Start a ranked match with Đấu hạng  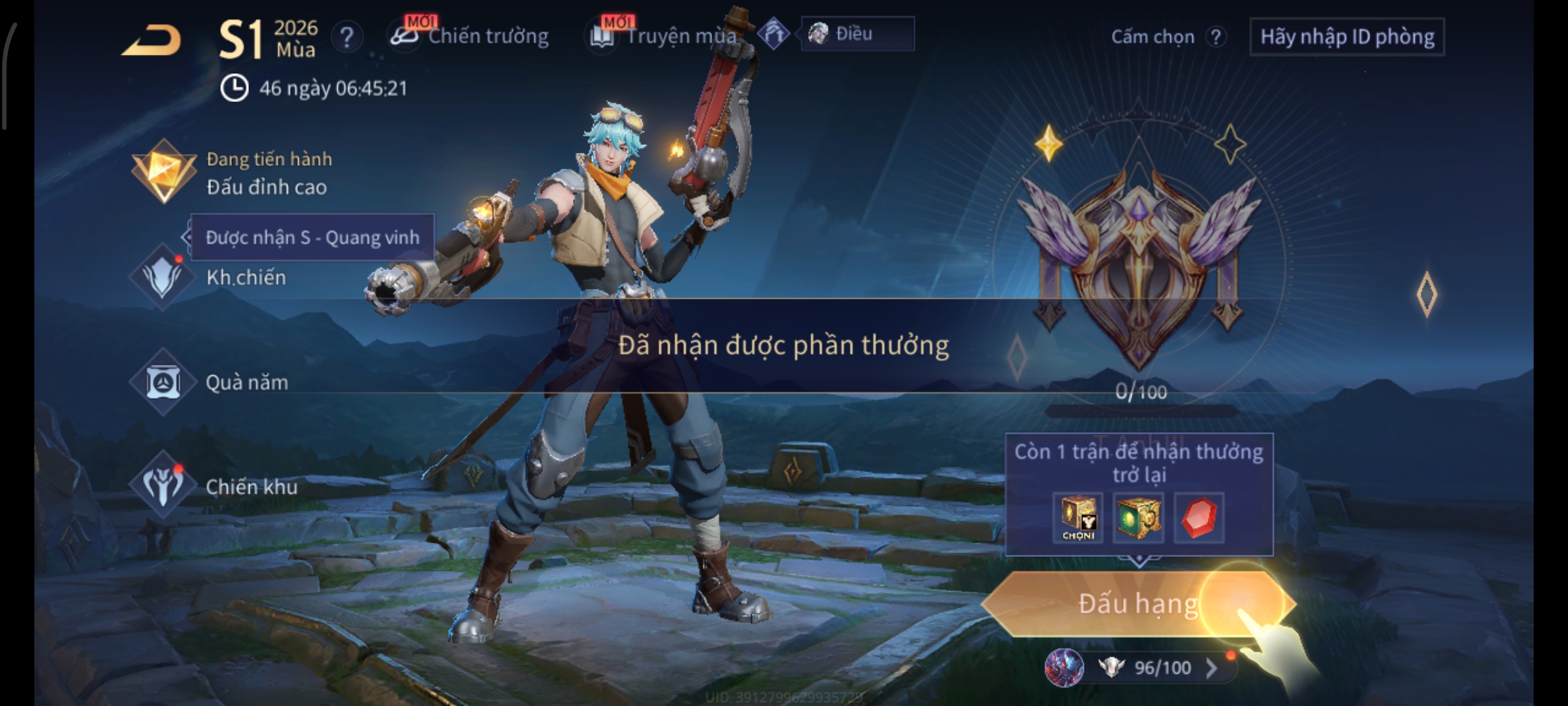pyautogui.click(x=1137, y=603)
